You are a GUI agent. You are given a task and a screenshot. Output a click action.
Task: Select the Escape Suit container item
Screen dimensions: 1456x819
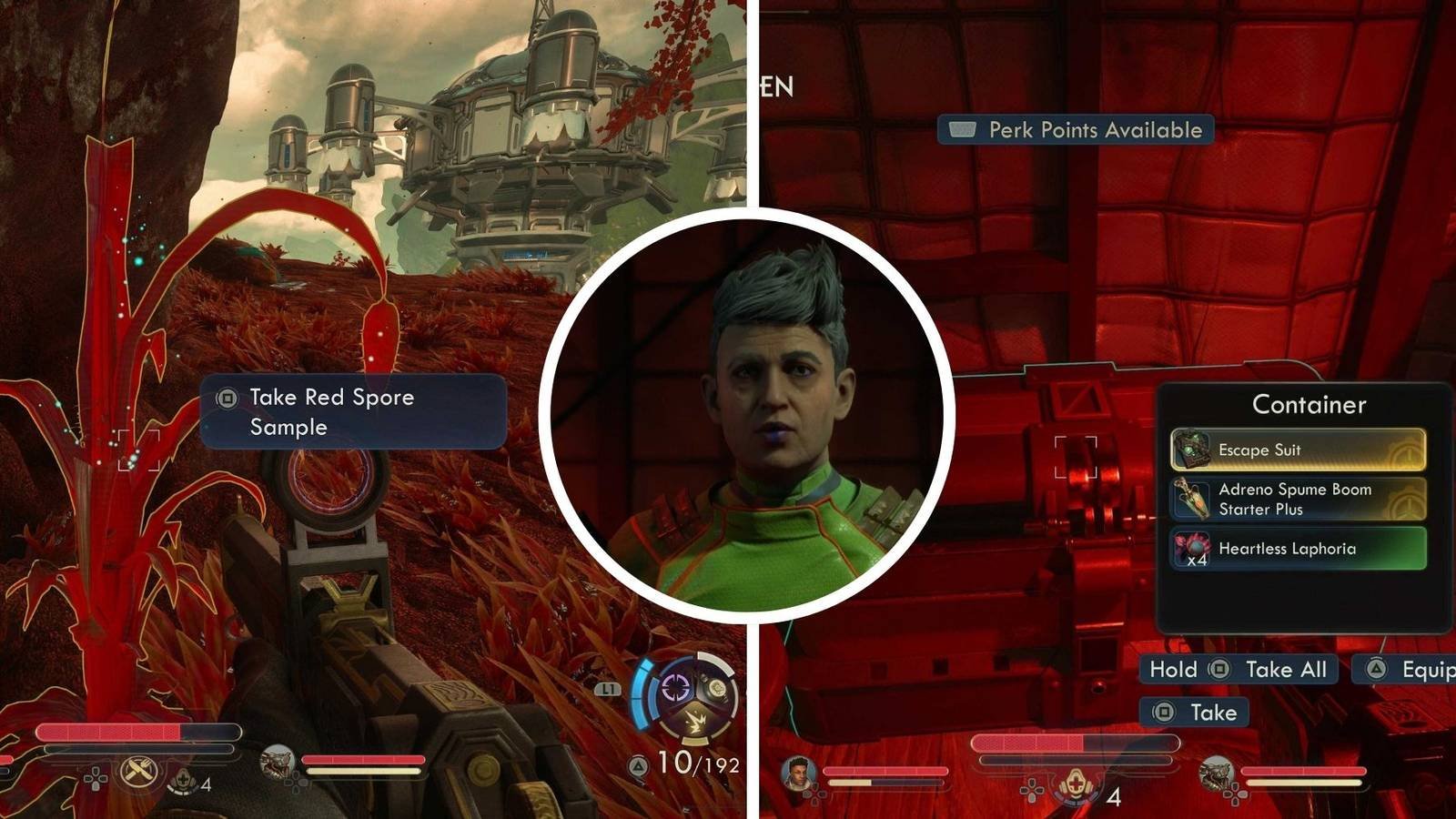coord(1298,450)
